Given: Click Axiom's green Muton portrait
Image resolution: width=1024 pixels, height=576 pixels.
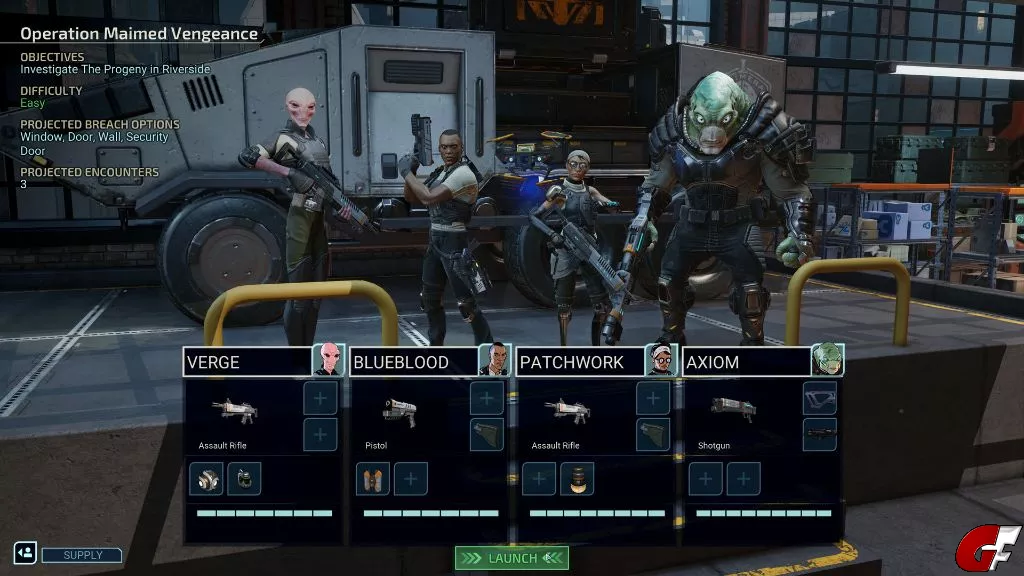Looking at the screenshot, I should pyautogui.click(x=827, y=360).
